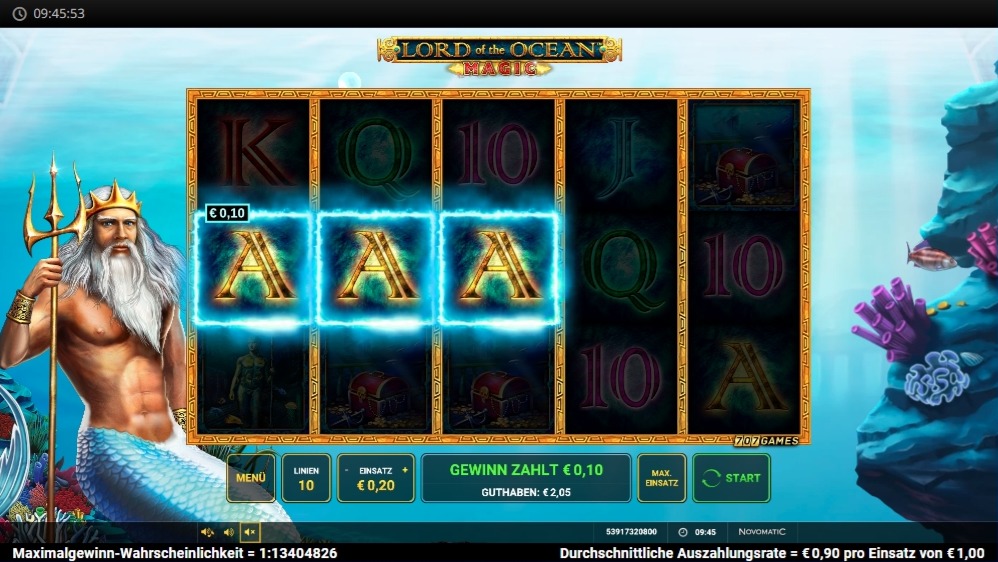Decrease the Einsatz bet with minus

(347, 469)
